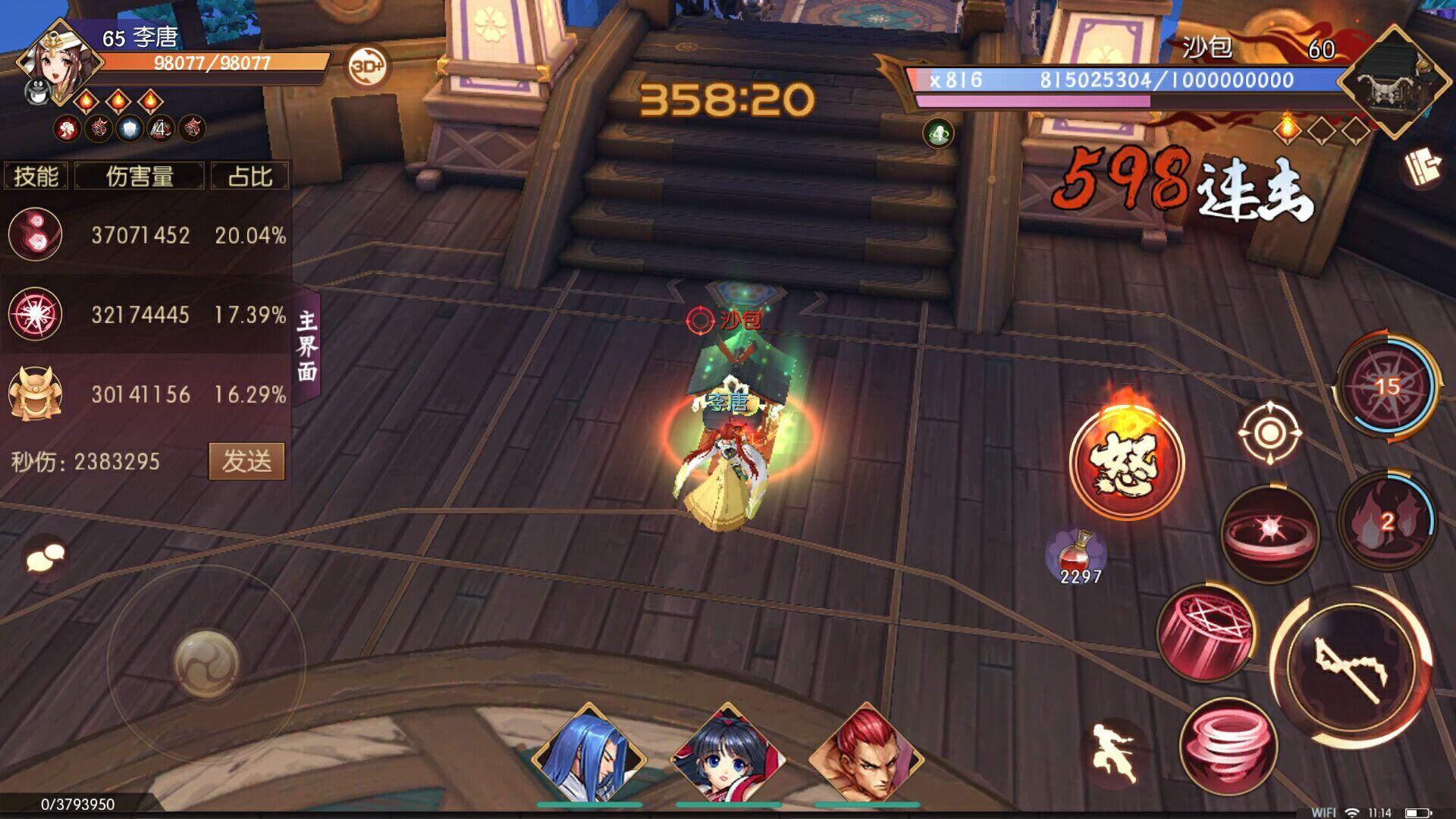Switch to the 占比 column tab

[x=249, y=175]
